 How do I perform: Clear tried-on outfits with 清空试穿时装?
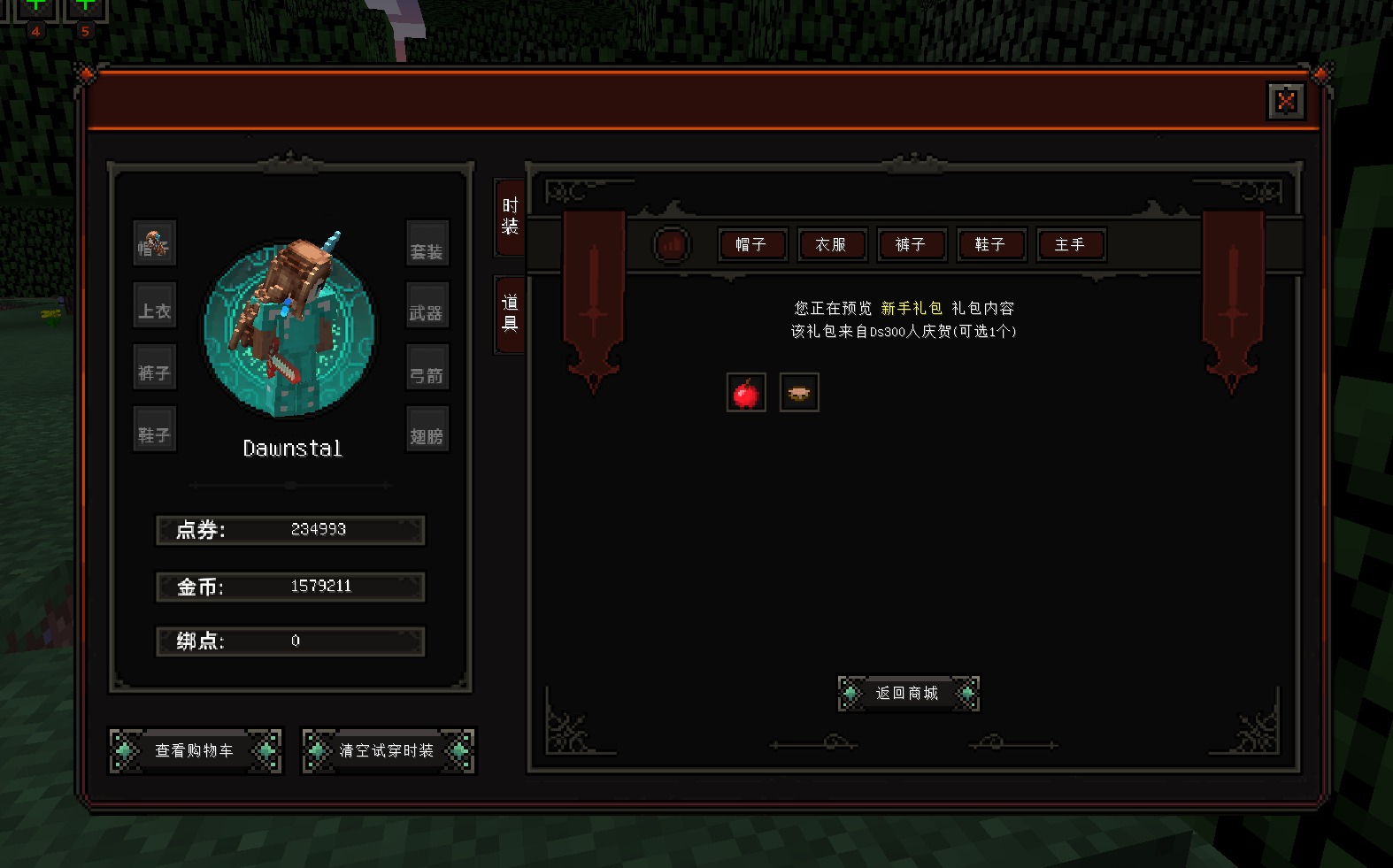388,751
